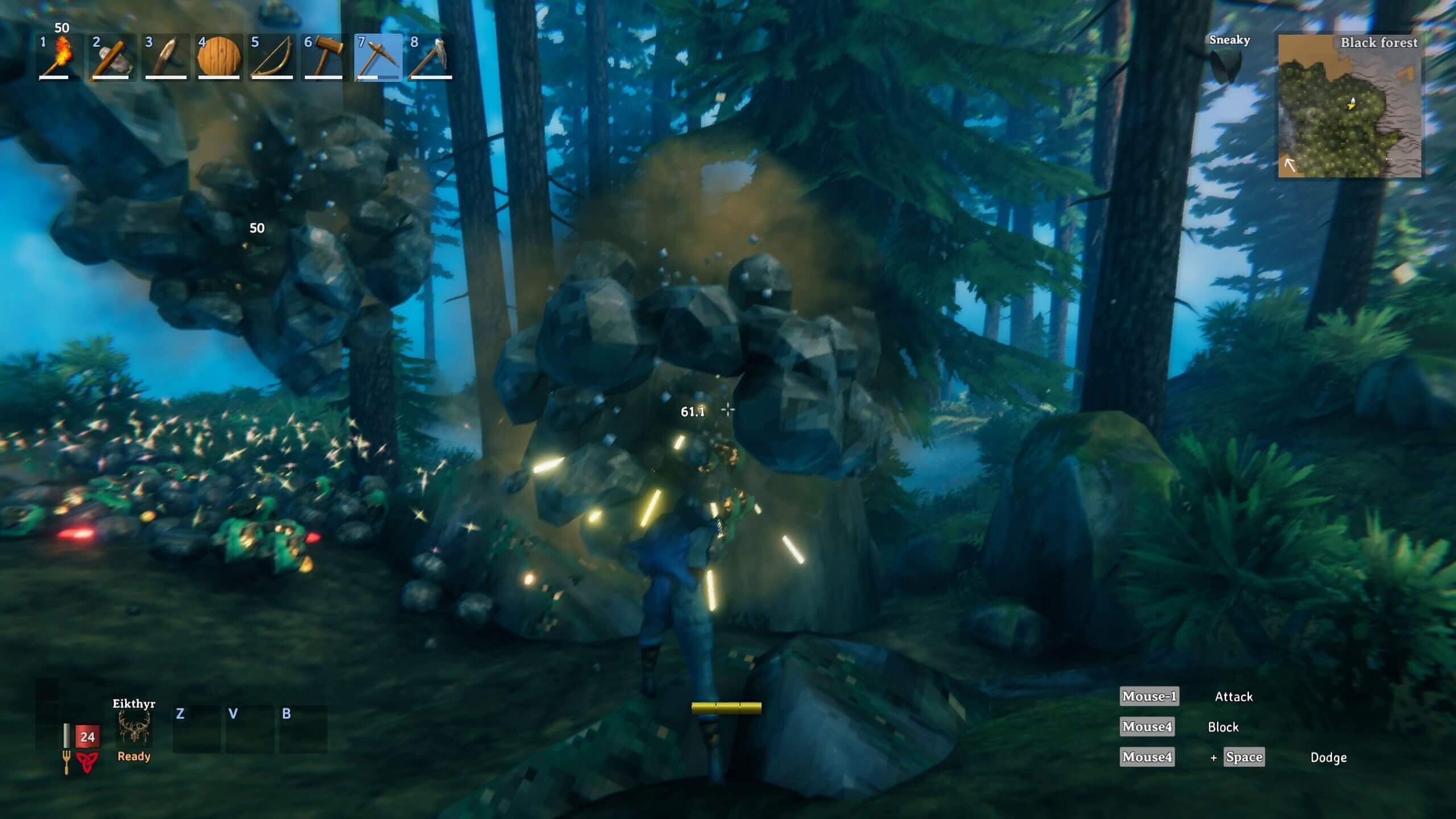Select the bow hotbar slot
1456x819 pixels.
[271, 57]
